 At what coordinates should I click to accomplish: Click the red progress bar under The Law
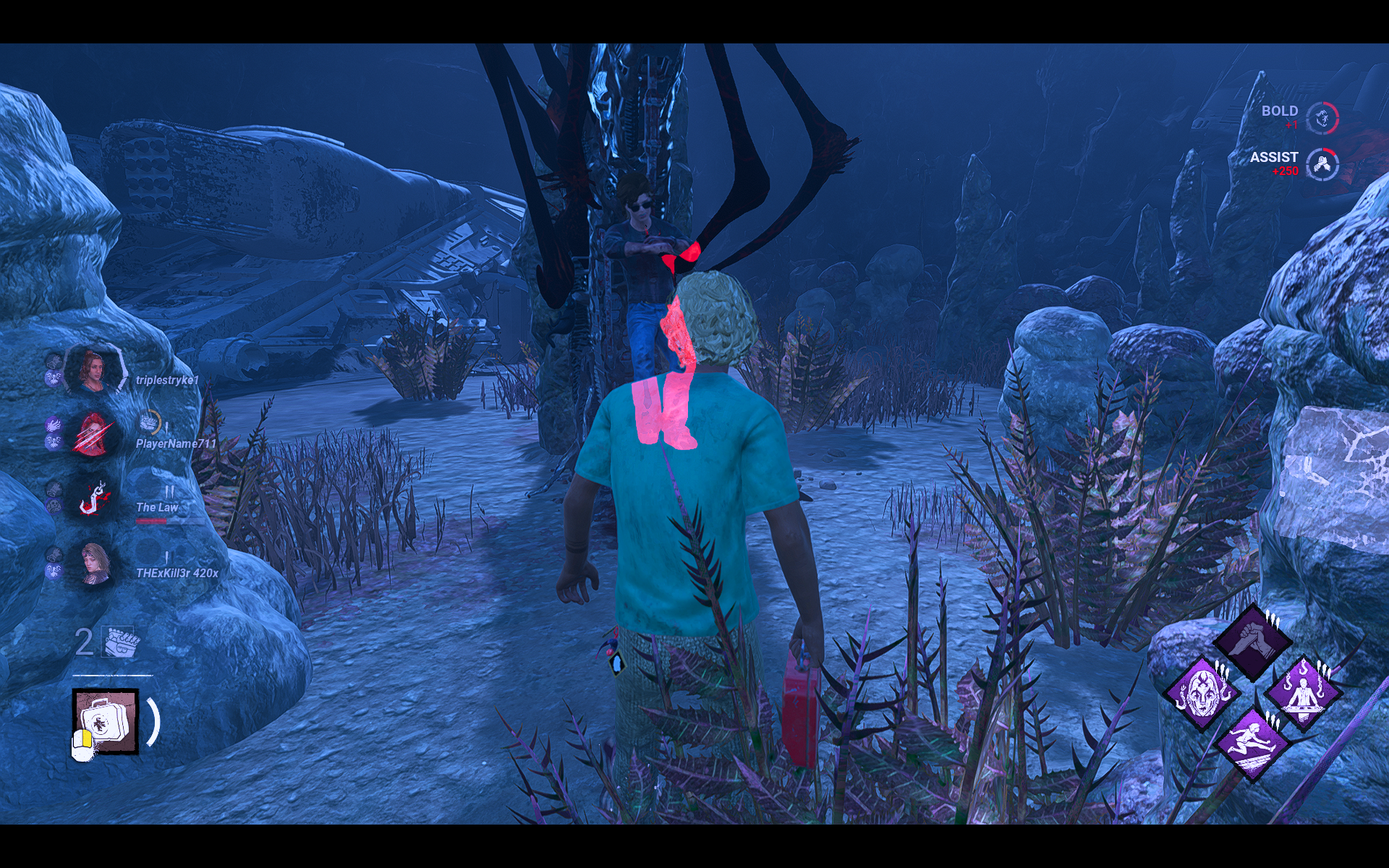(153, 521)
